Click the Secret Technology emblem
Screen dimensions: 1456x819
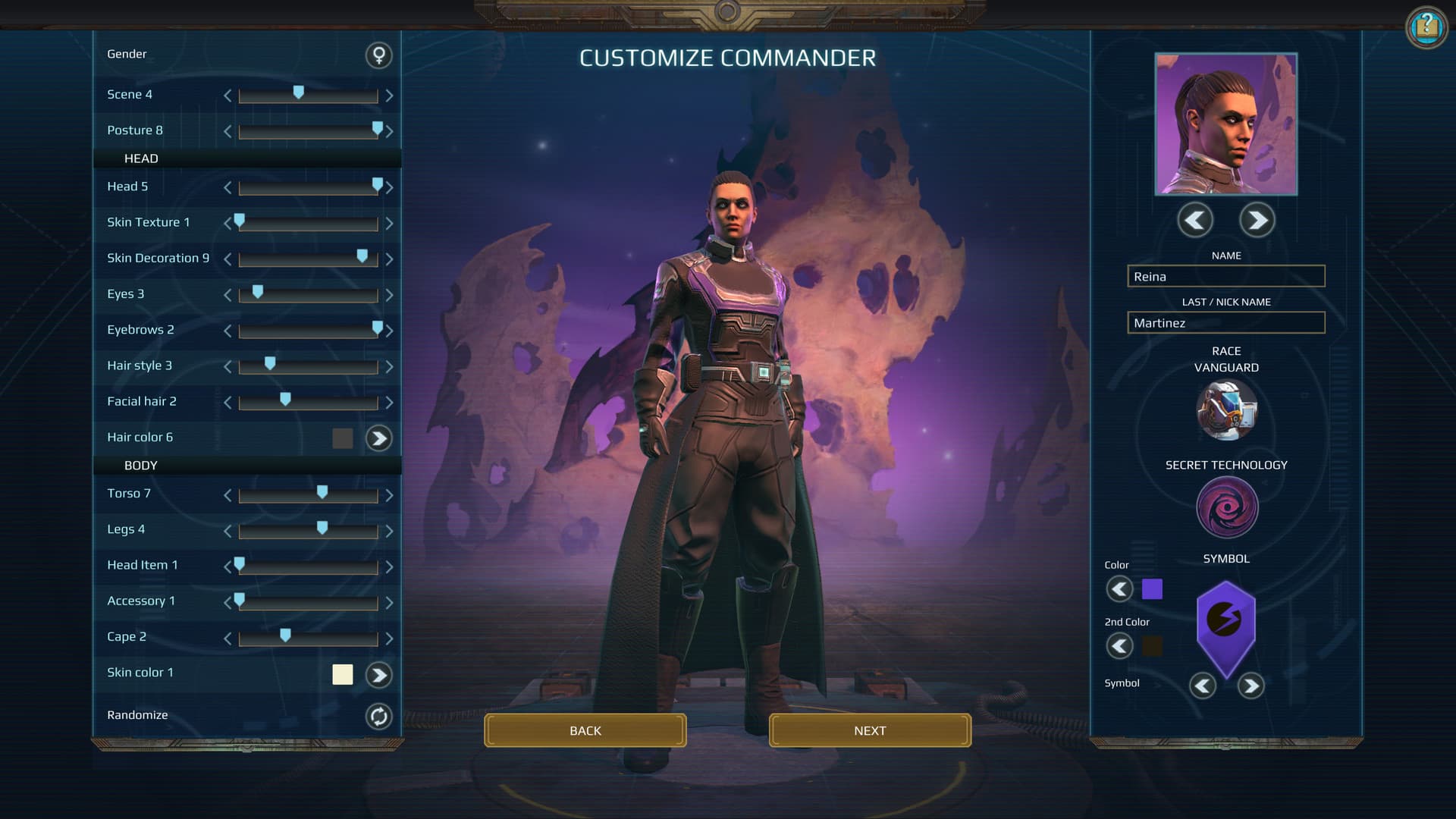(x=1226, y=507)
